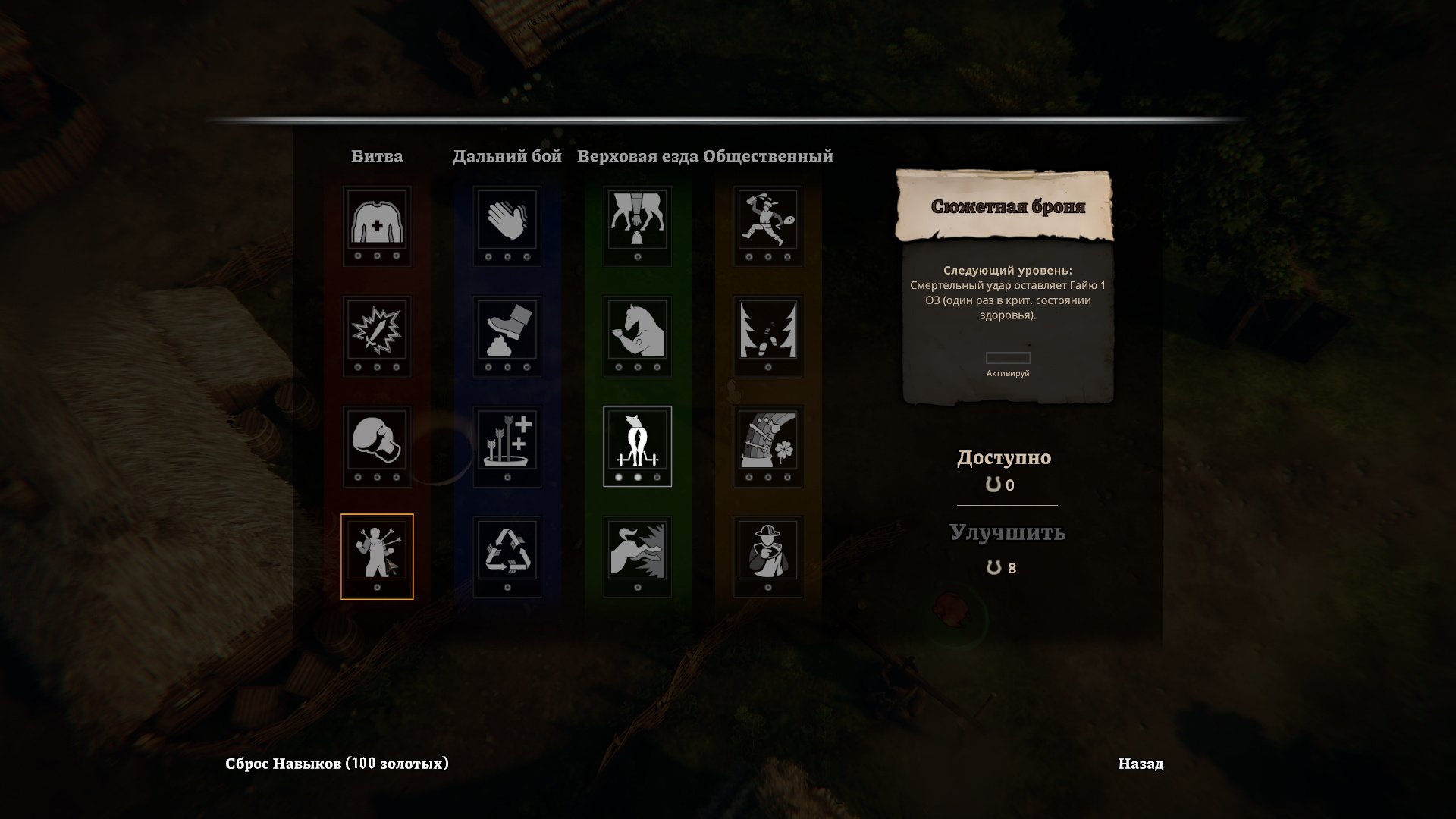Viewport: 1456px width, 819px height.
Task: Pick the horse kick skill icon
Action: [x=637, y=551]
